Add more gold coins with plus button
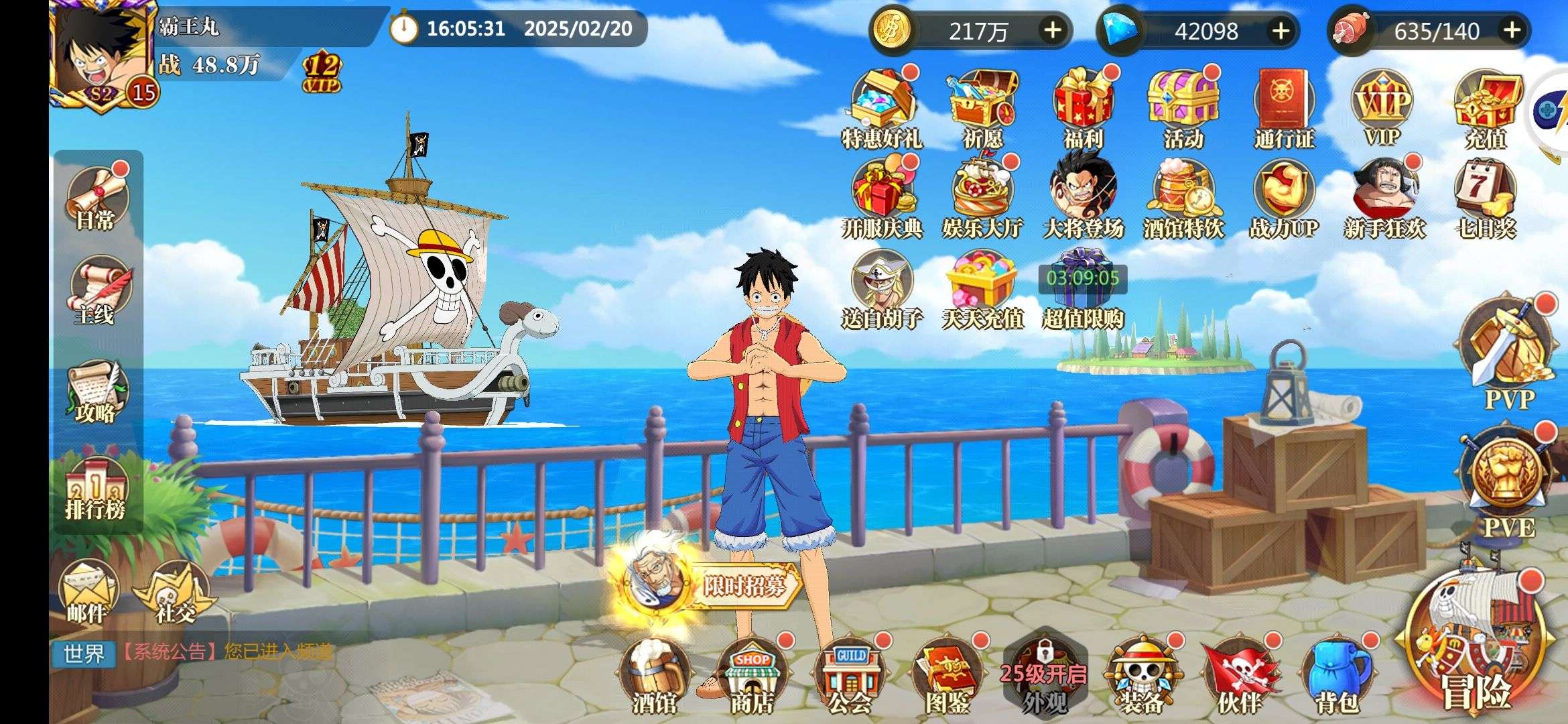The height and width of the screenshot is (724, 1568). pyautogui.click(x=1053, y=30)
